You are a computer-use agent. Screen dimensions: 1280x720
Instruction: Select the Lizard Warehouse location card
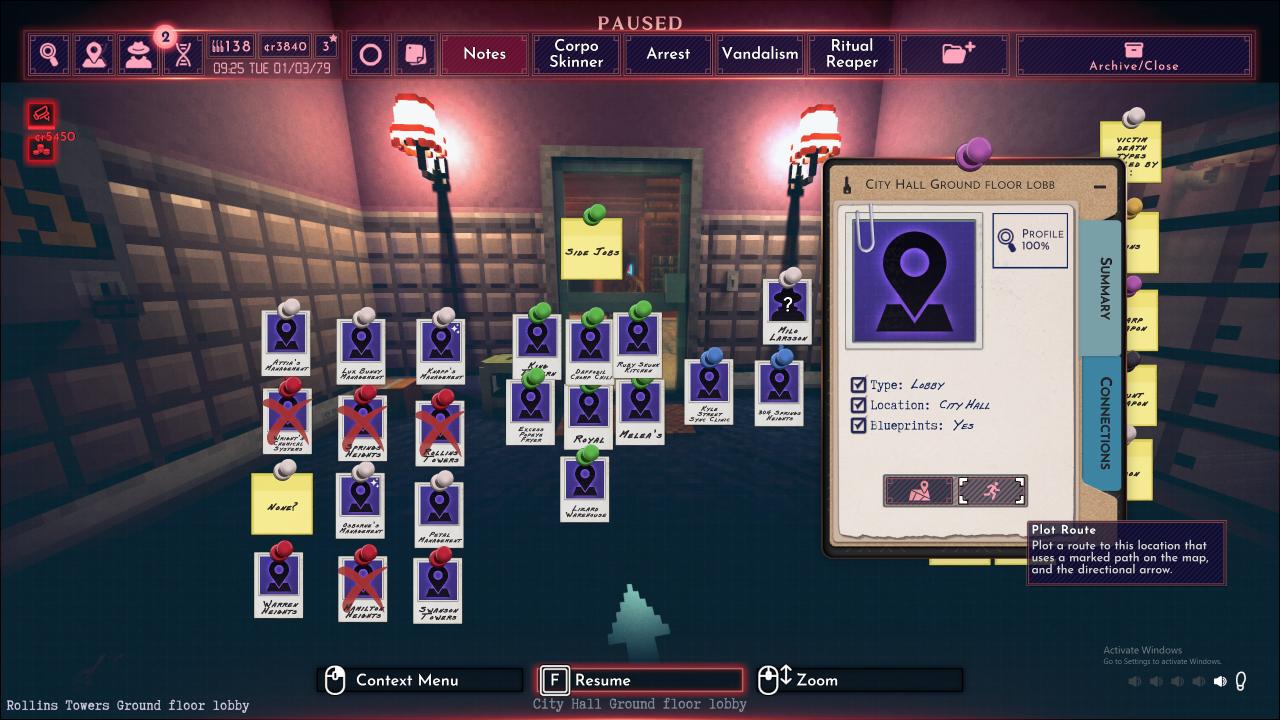(x=585, y=486)
